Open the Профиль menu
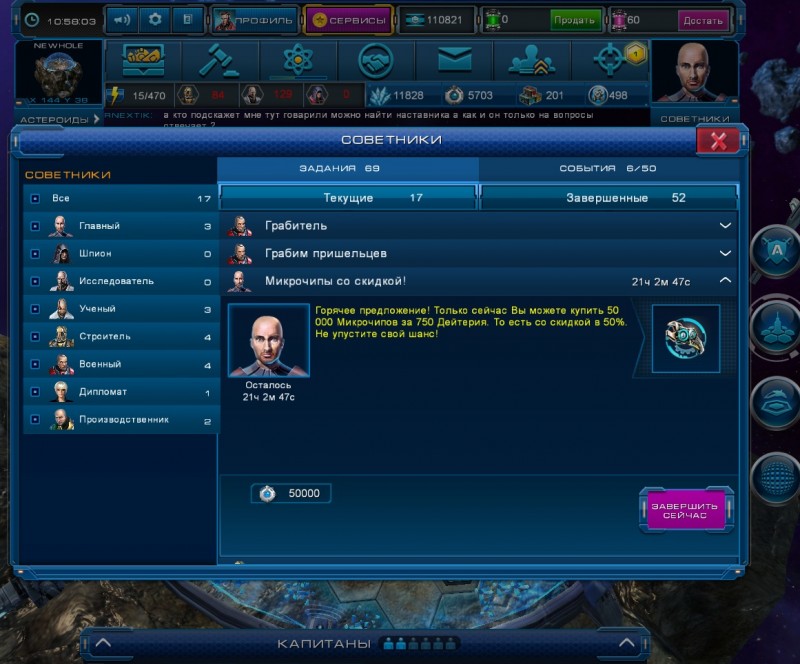The image size is (800, 664). coord(254,20)
